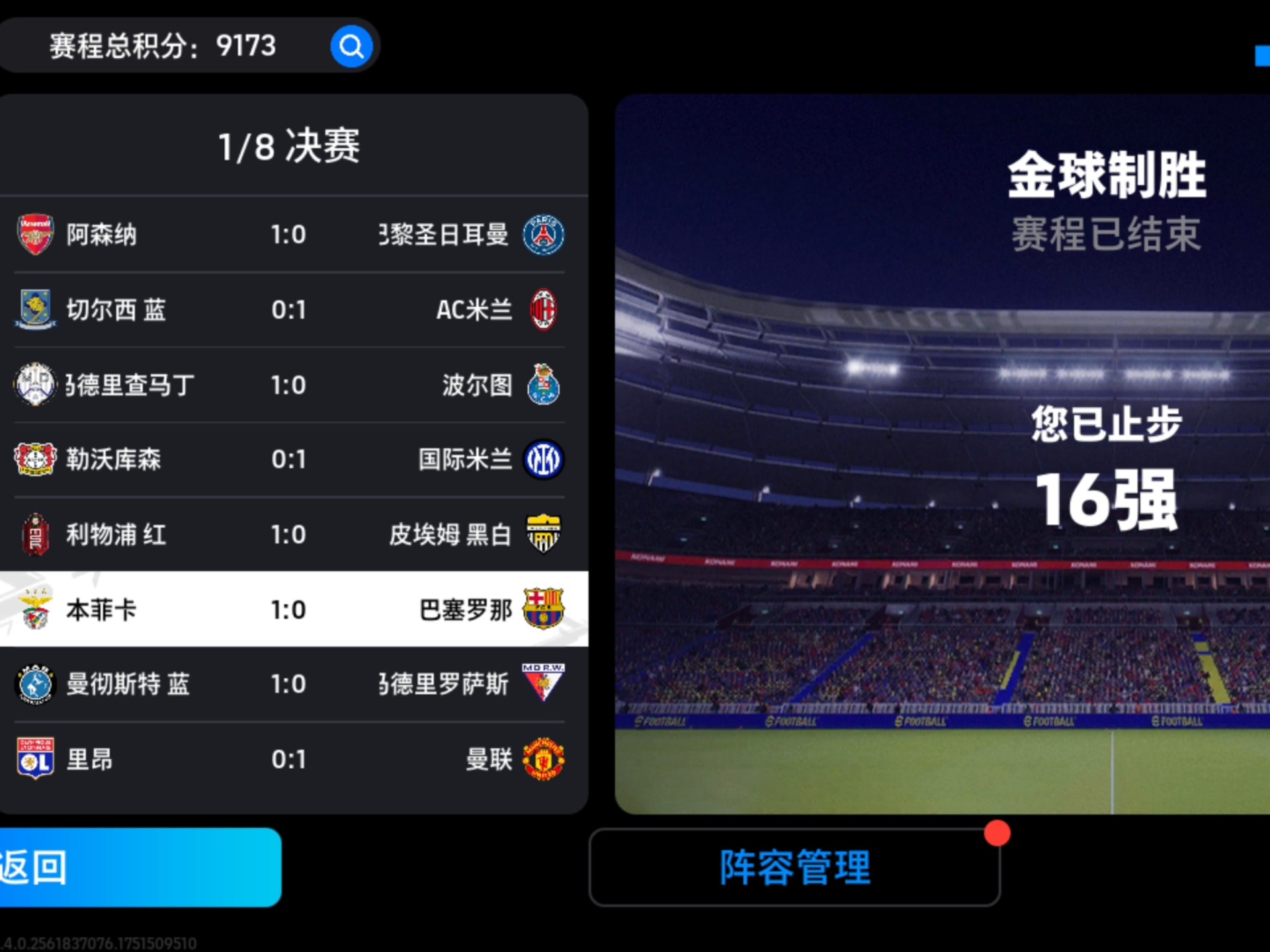Open 阵容管理 squad management
The image size is (1270, 952).
tap(794, 867)
